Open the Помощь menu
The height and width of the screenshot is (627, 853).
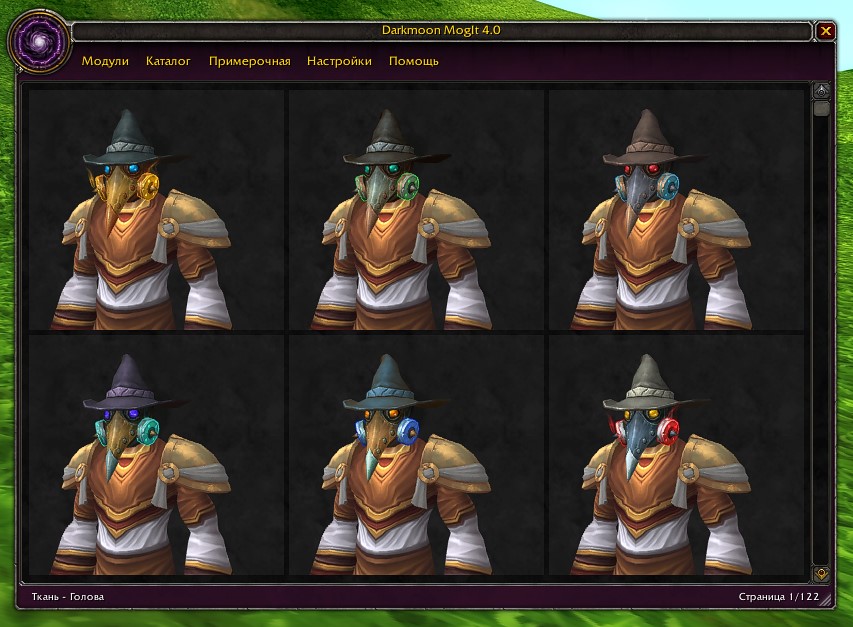coord(413,61)
